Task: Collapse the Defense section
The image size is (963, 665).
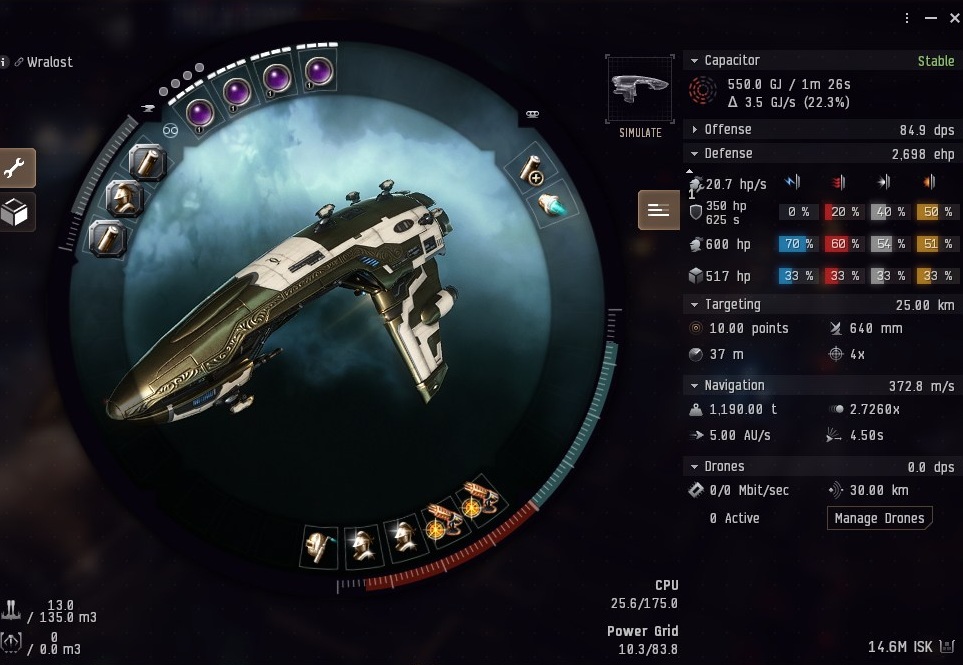Action: 695,154
